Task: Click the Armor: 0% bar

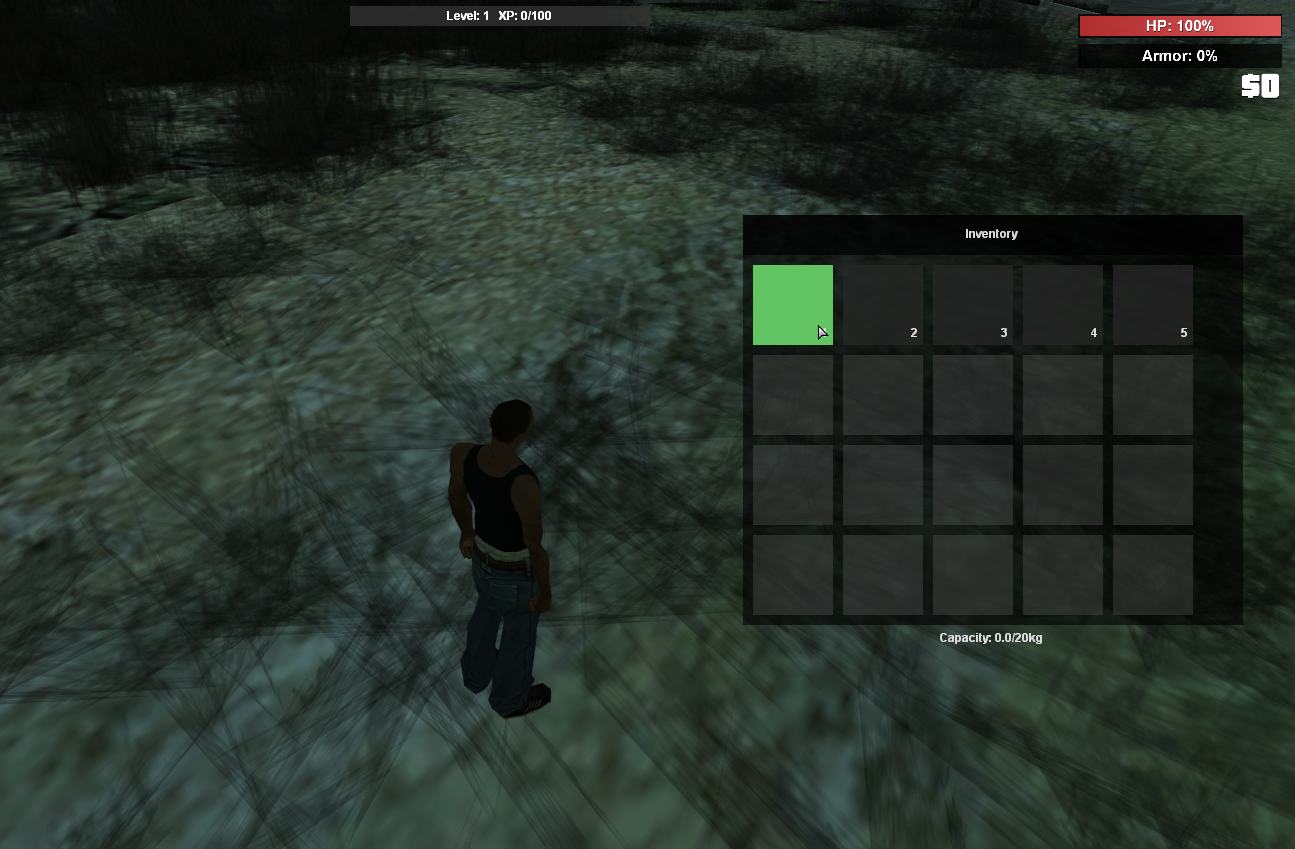Action: tap(1178, 56)
